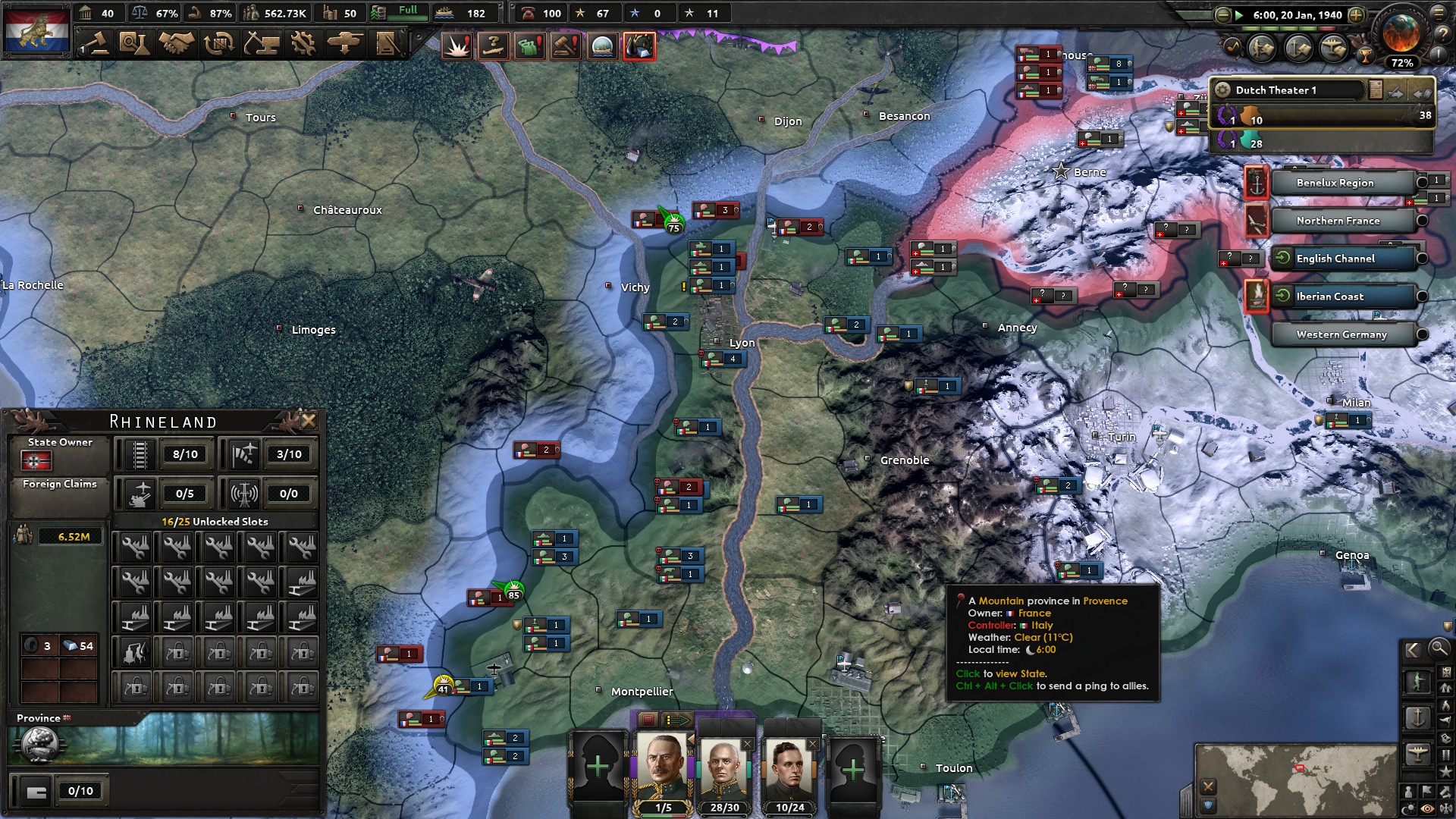Toggle the flag markers display icon
The height and width of the screenshot is (819, 1456).
pyautogui.click(x=1429, y=791)
